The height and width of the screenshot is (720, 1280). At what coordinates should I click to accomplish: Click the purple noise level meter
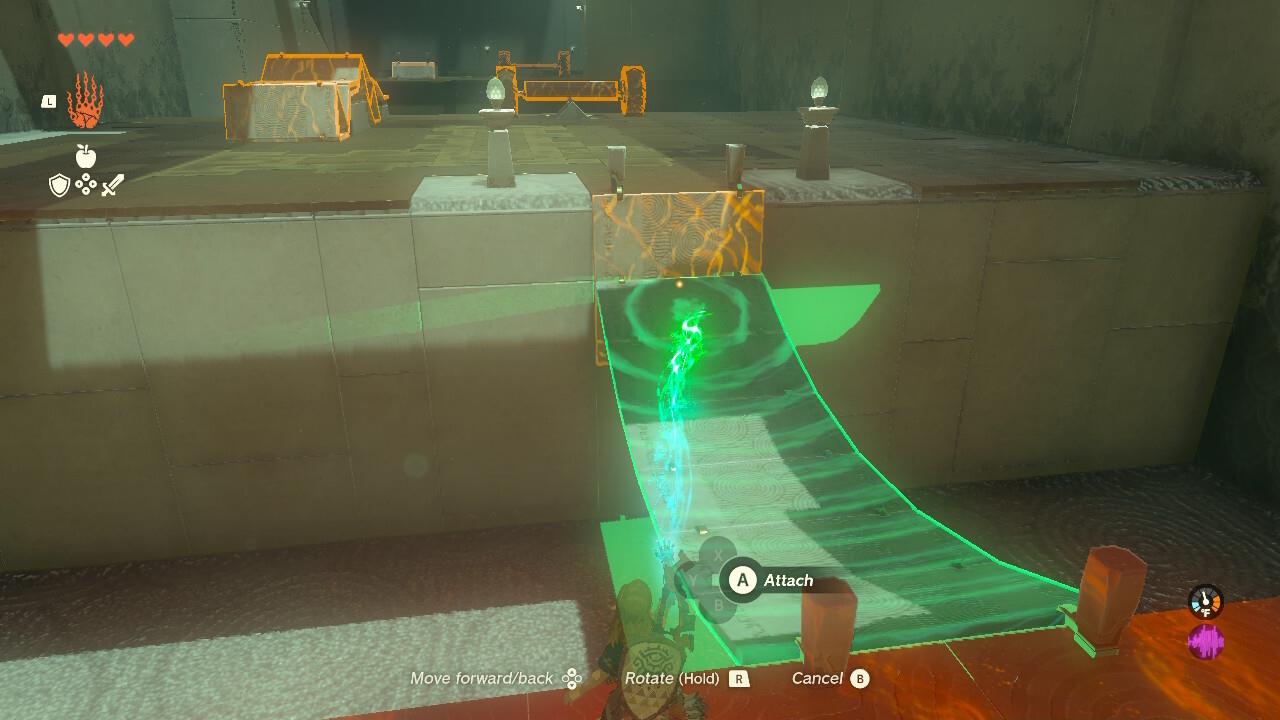(x=1207, y=637)
